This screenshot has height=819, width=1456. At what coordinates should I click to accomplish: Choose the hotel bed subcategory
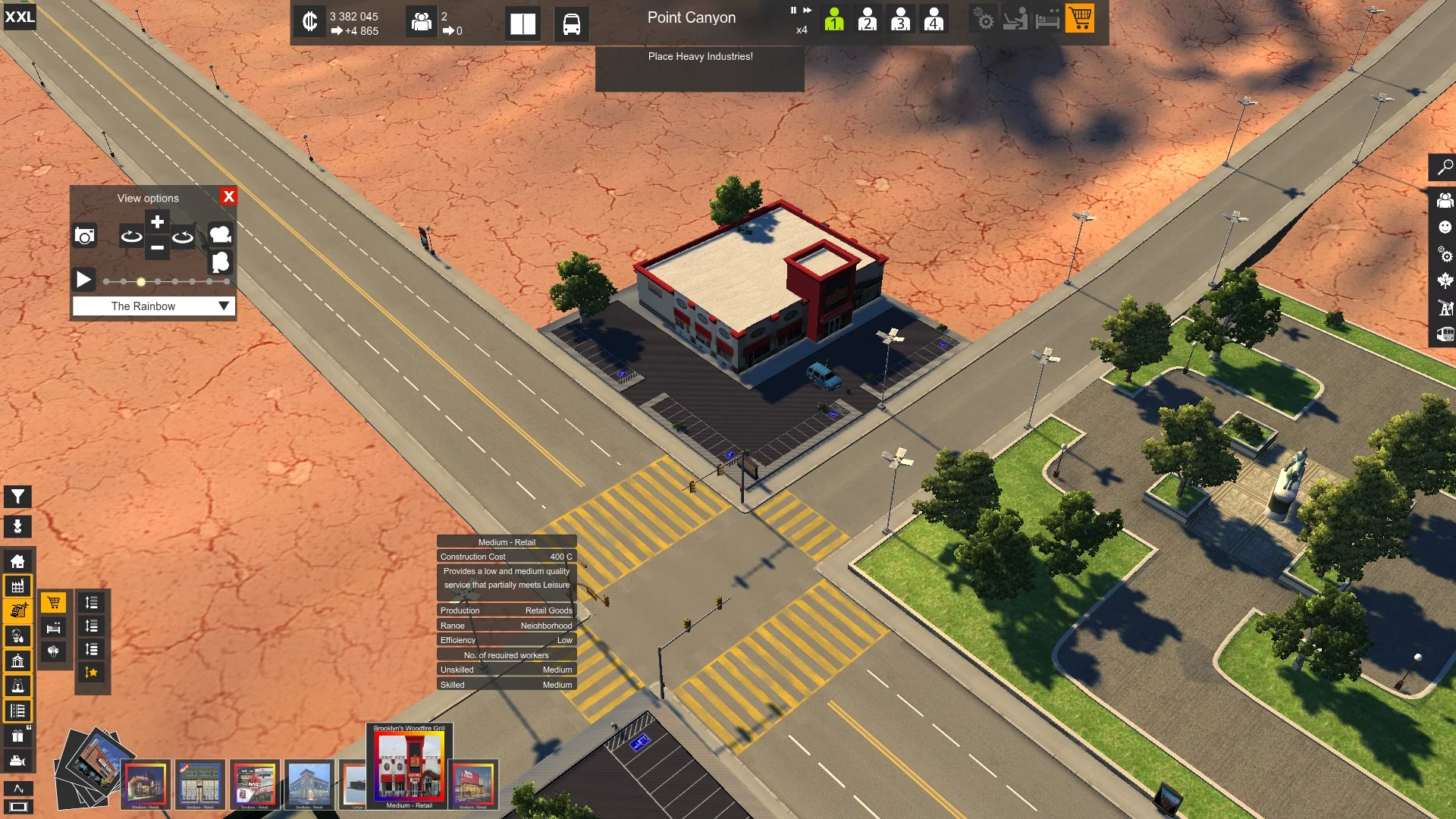pos(53,627)
